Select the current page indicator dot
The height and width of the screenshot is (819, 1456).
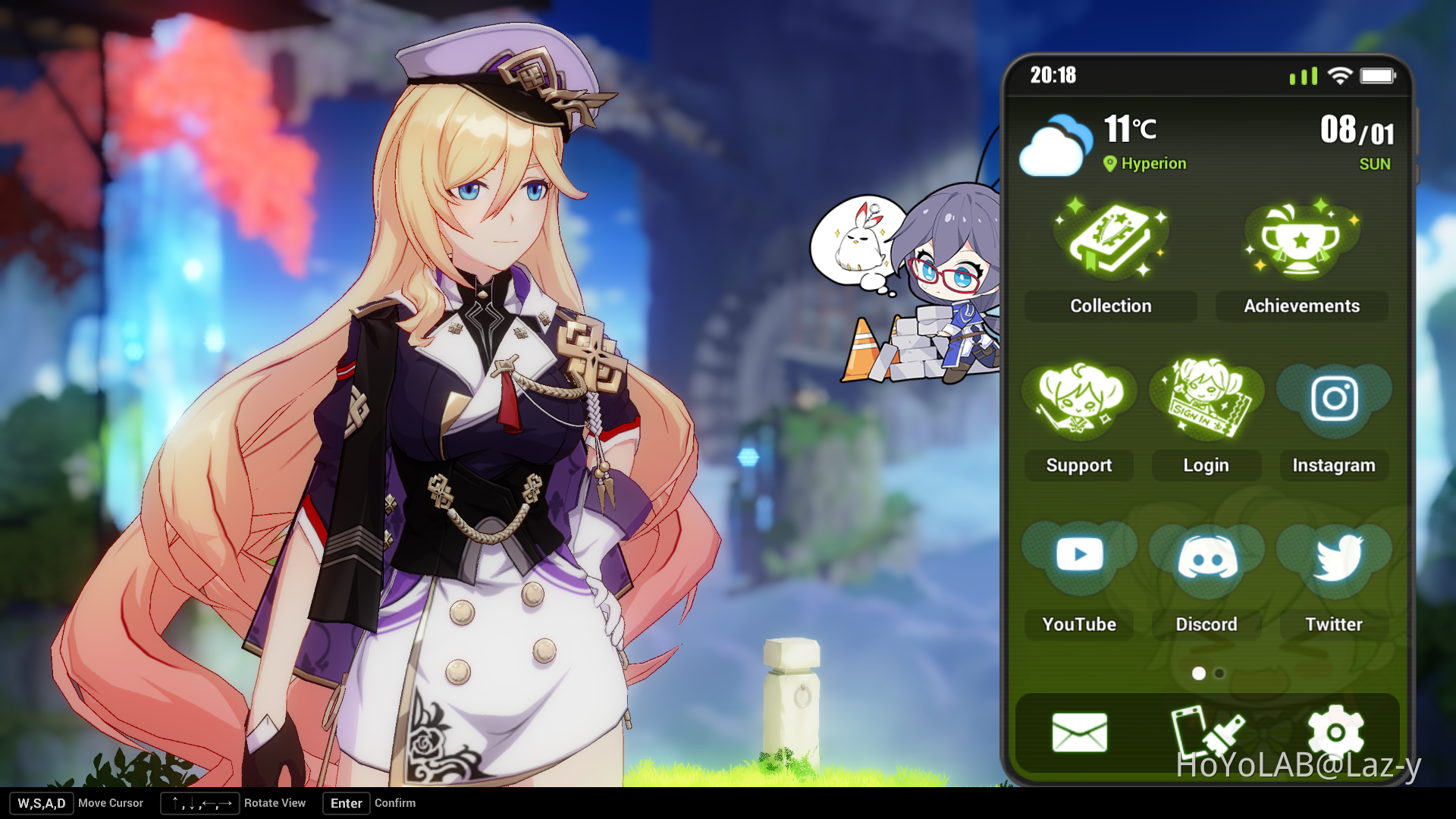click(x=1200, y=673)
